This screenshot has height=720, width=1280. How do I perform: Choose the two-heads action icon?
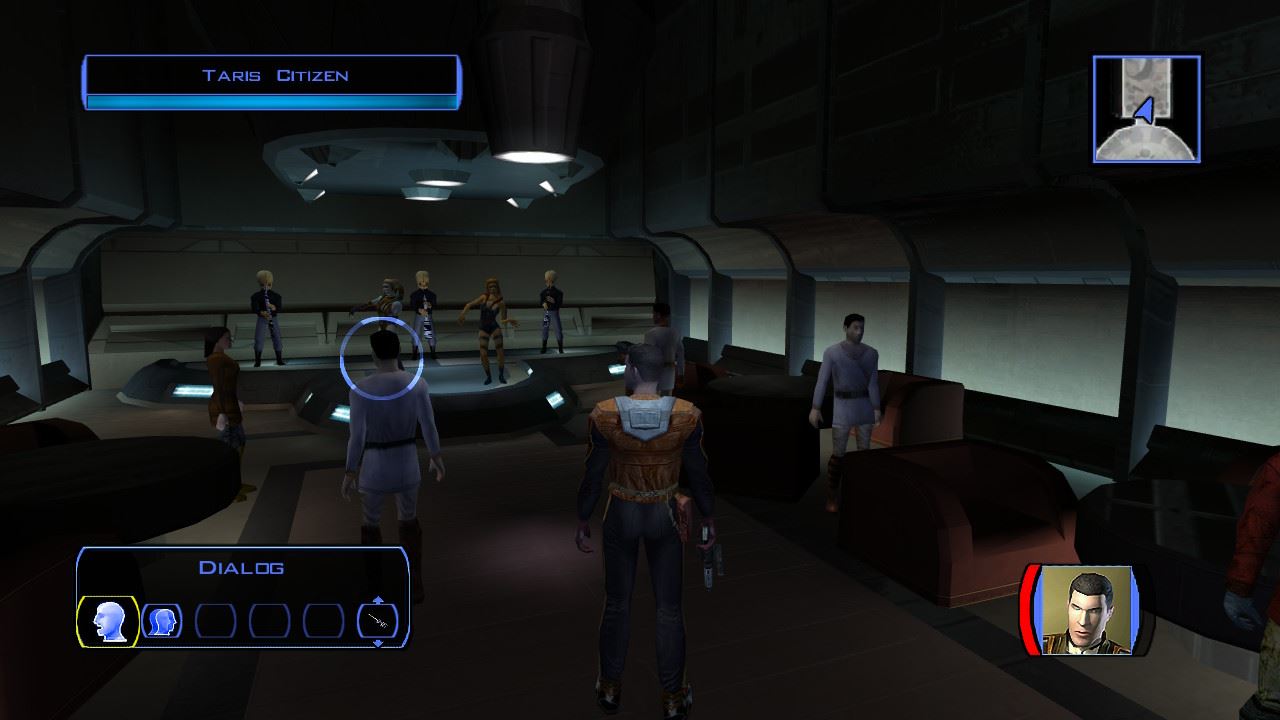pyautogui.click(x=162, y=622)
